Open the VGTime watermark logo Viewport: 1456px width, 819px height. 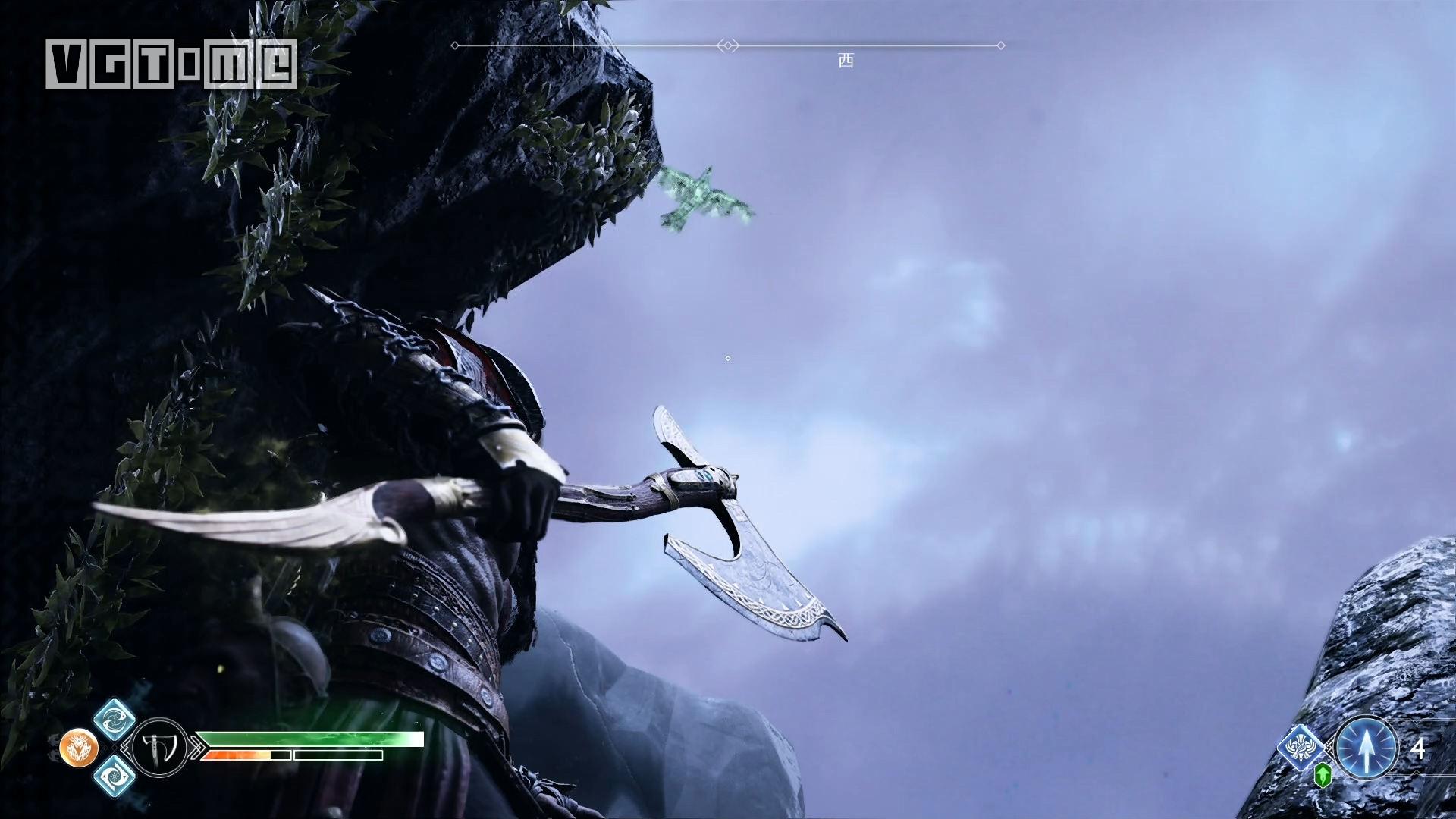(171, 63)
